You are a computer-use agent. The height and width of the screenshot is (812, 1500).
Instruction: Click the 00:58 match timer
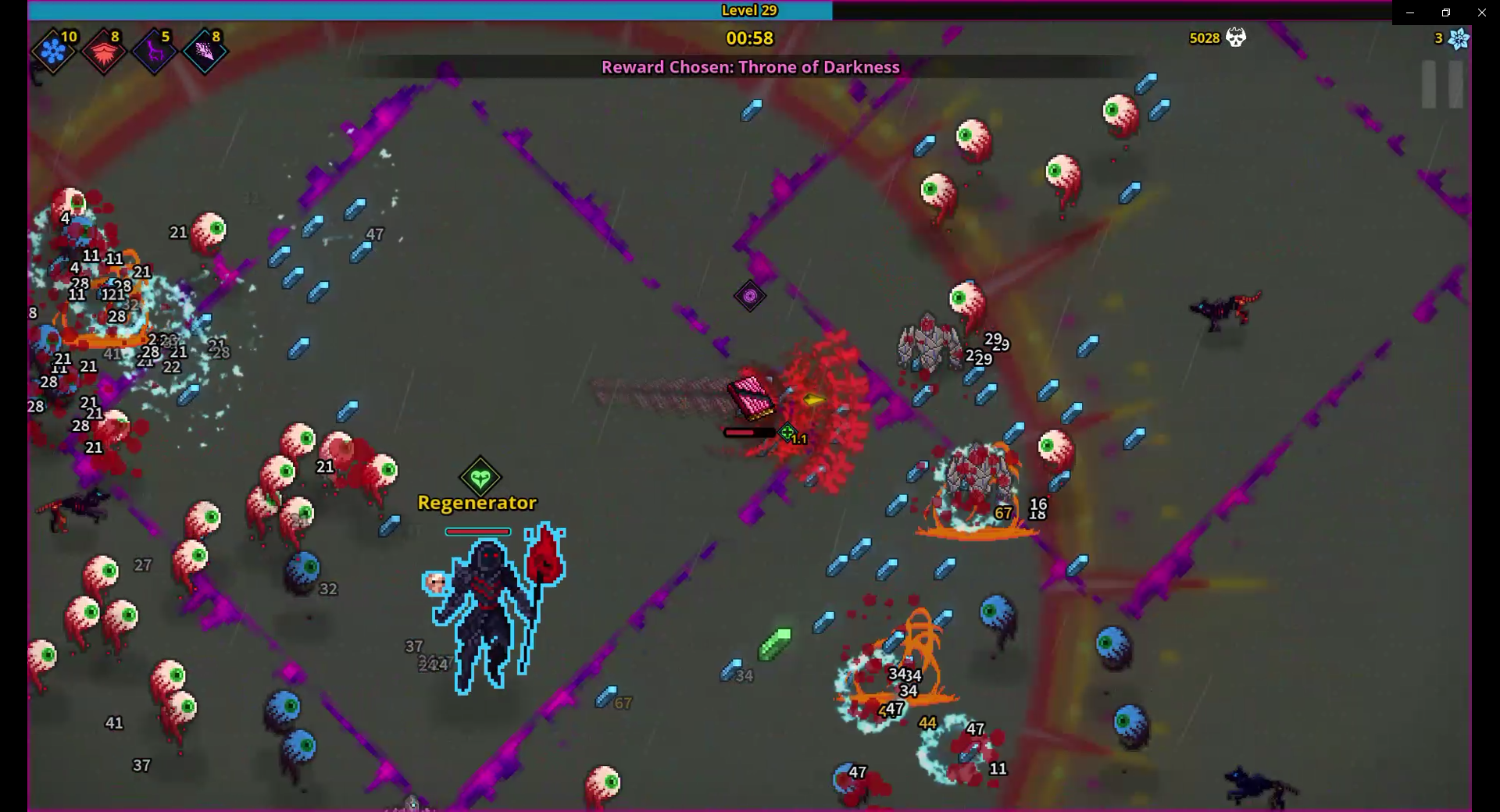749,38
